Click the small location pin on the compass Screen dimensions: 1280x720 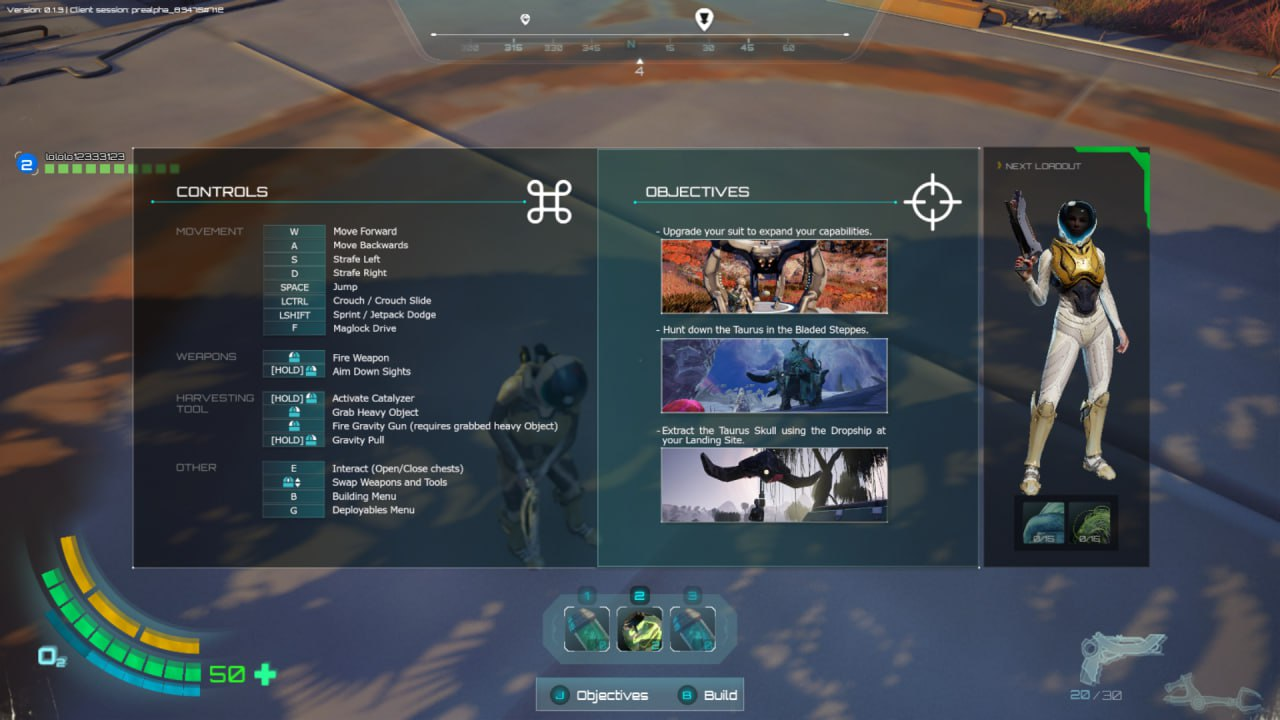525,19
